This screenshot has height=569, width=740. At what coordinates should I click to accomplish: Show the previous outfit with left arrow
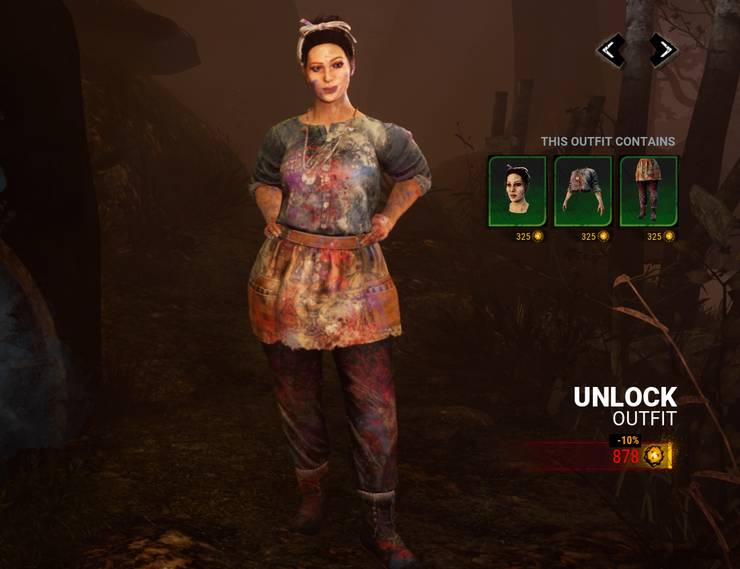611,50
